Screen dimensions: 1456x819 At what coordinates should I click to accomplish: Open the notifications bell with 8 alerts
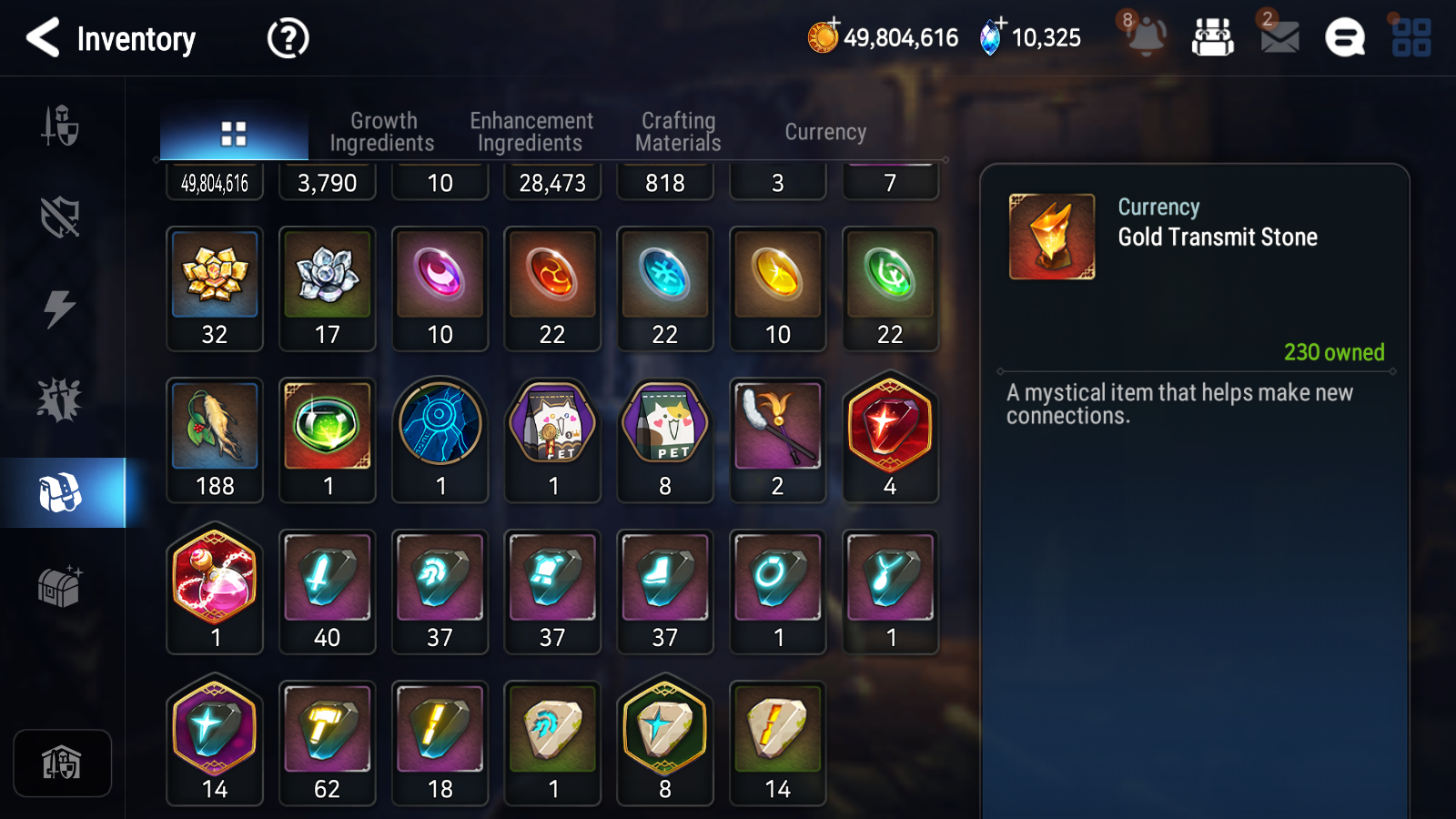[x=1147, y=37]
